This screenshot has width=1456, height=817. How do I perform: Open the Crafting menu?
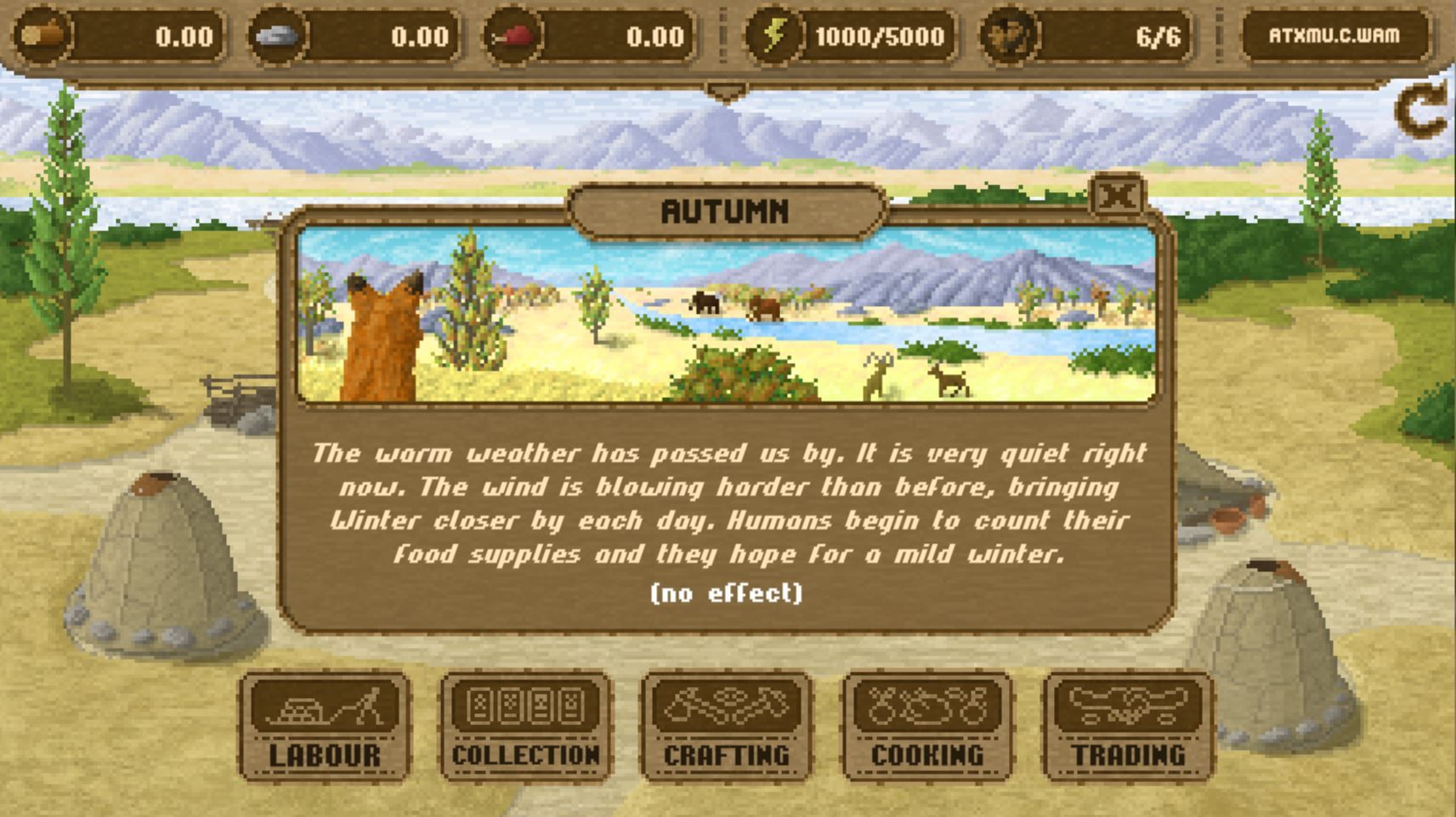tap(726, 726)
